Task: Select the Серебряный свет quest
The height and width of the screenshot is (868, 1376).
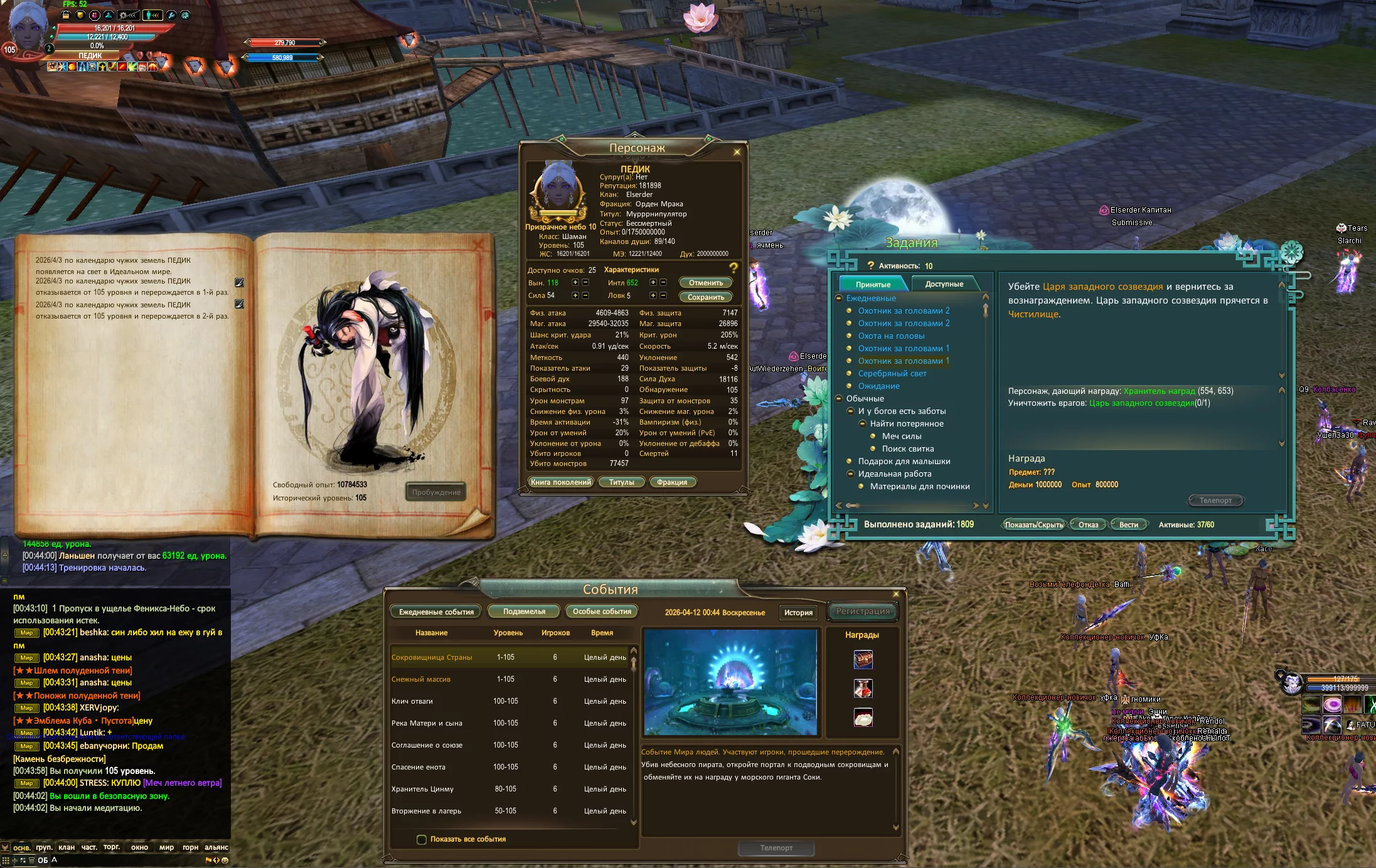Action: tap(892, 373)
